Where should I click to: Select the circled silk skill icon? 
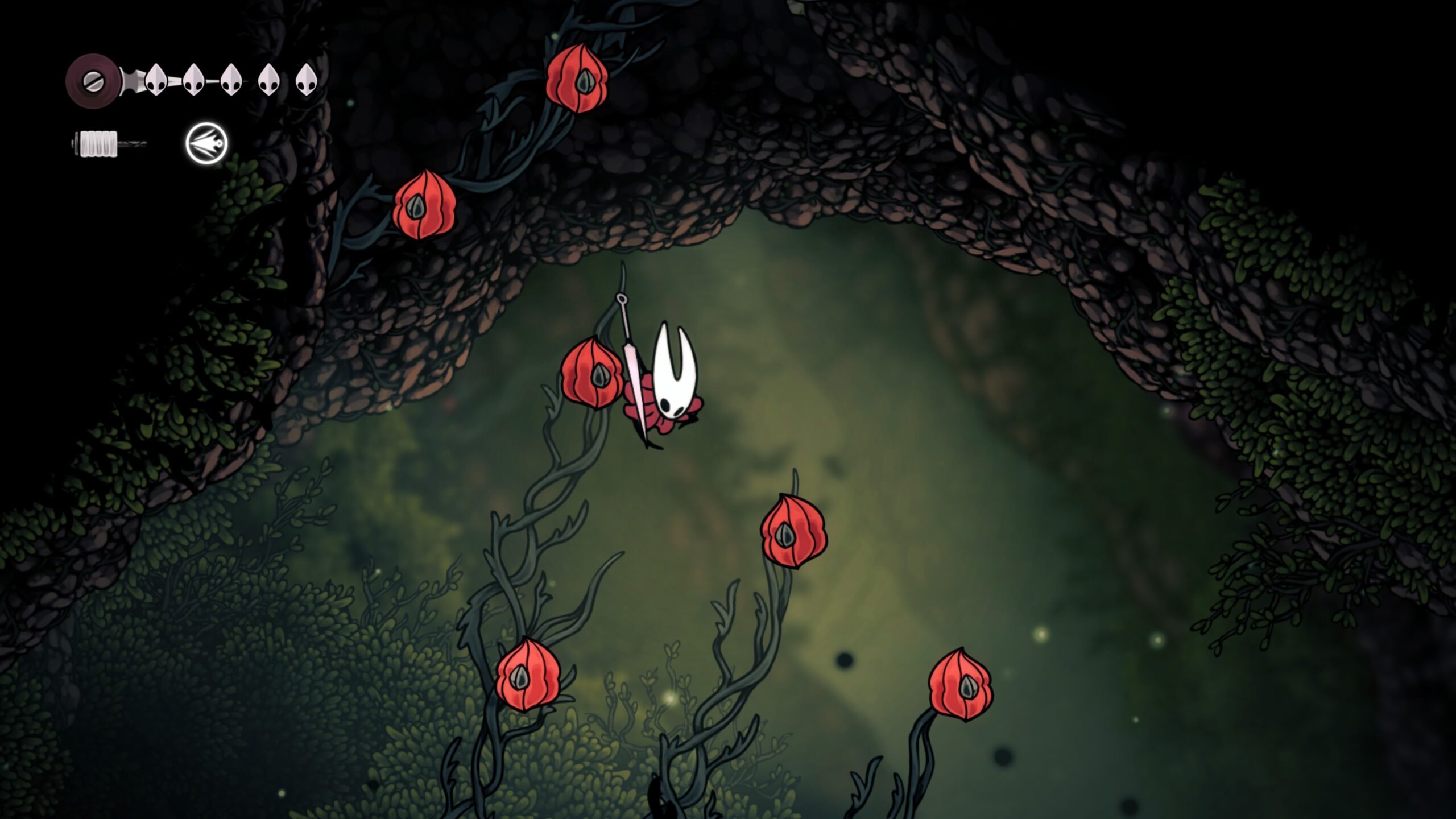206,143
